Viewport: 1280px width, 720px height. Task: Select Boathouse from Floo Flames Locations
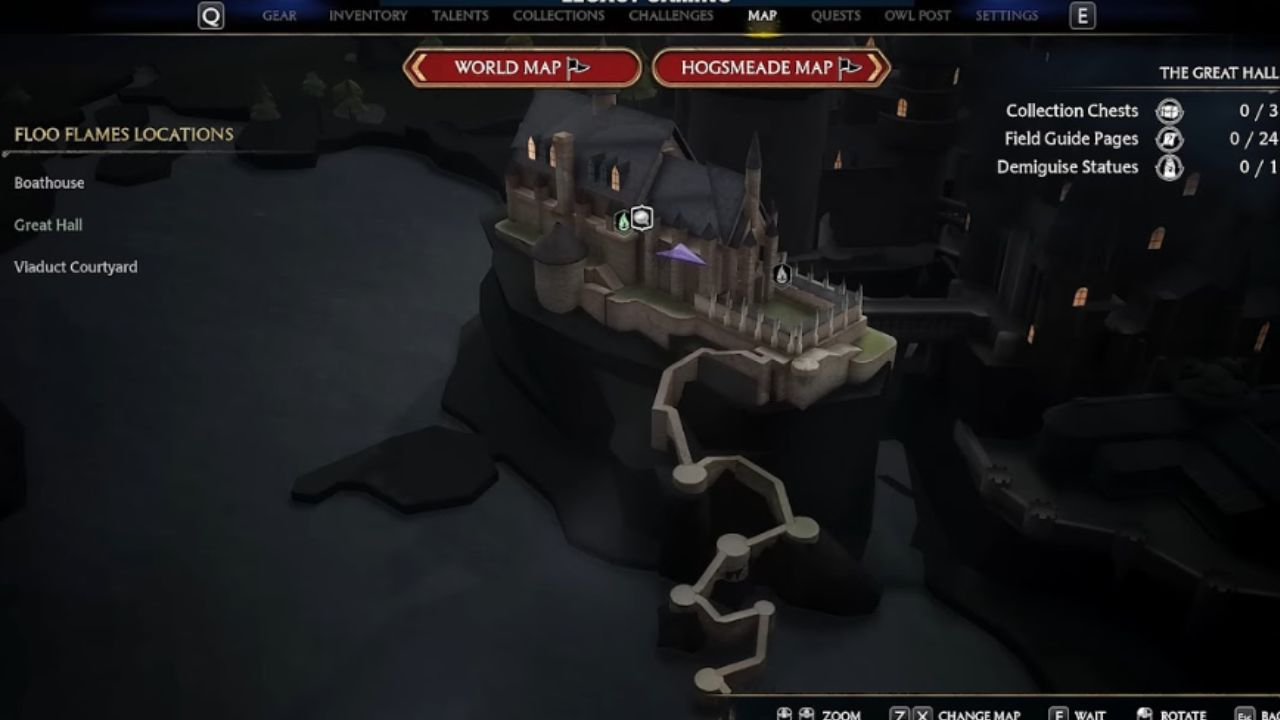(49, 183)
